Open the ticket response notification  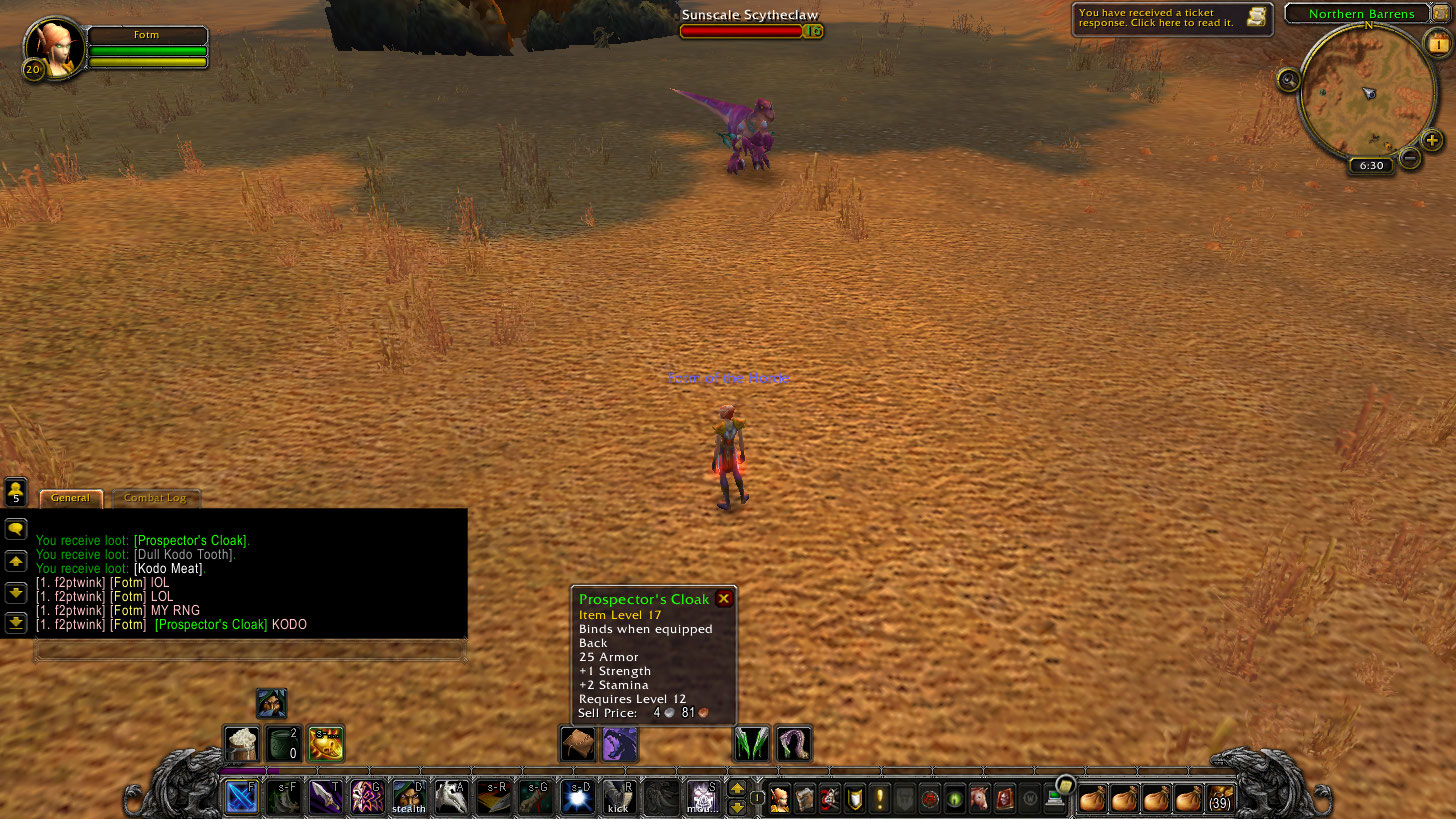(1172, 18)
